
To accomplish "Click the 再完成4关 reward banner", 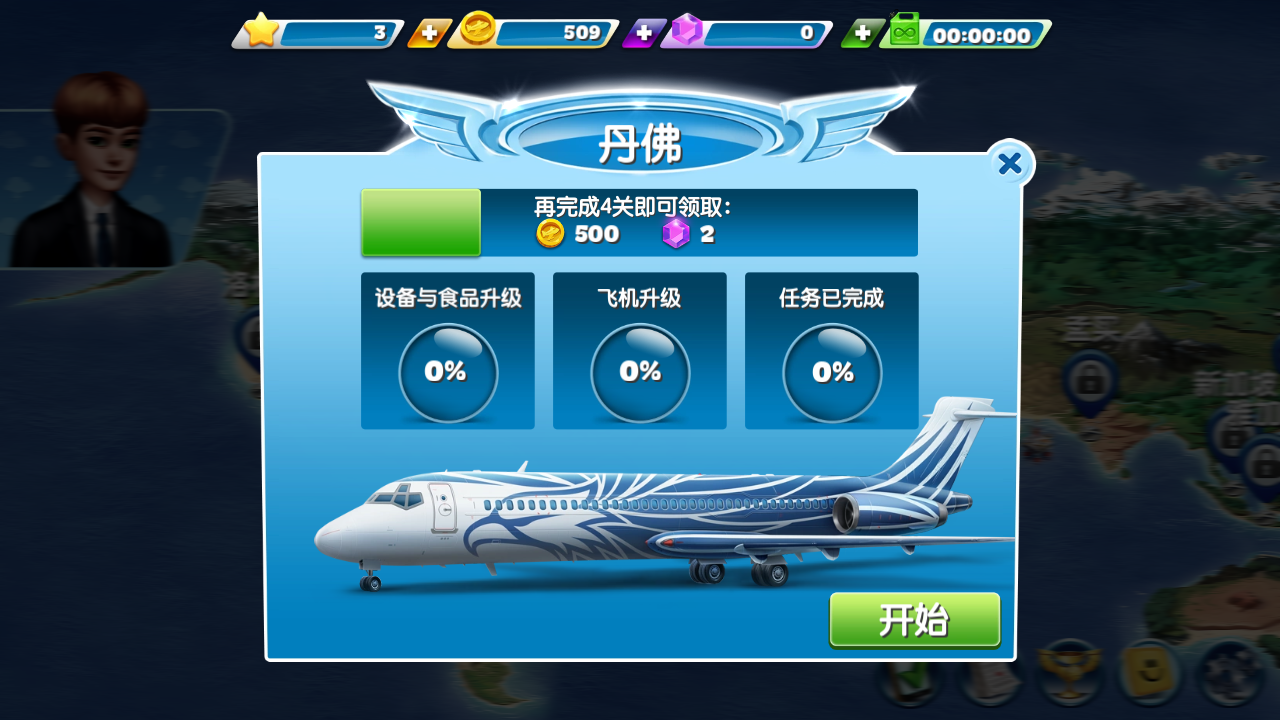I will pos(639,222).
